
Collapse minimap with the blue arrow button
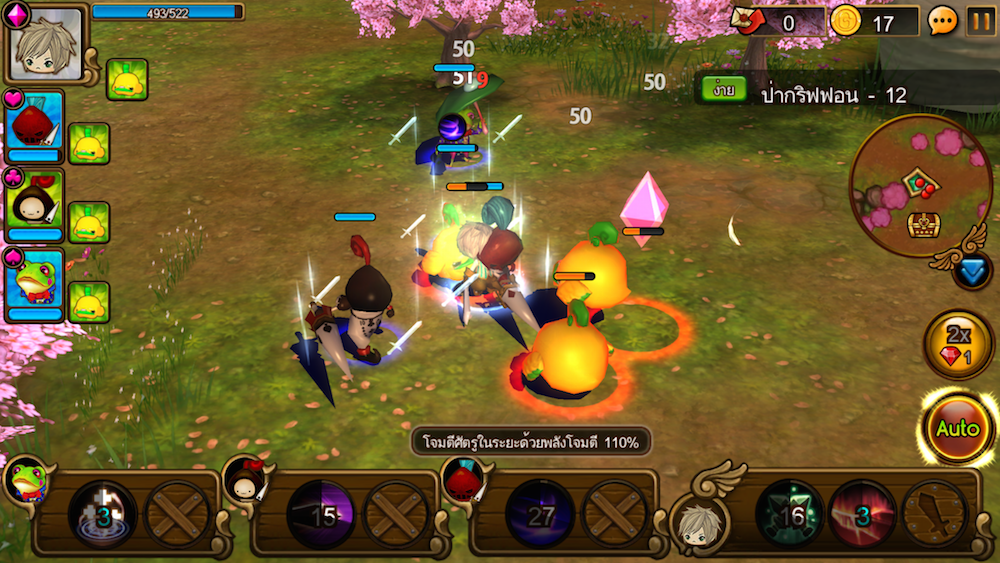tap(971, 271)
